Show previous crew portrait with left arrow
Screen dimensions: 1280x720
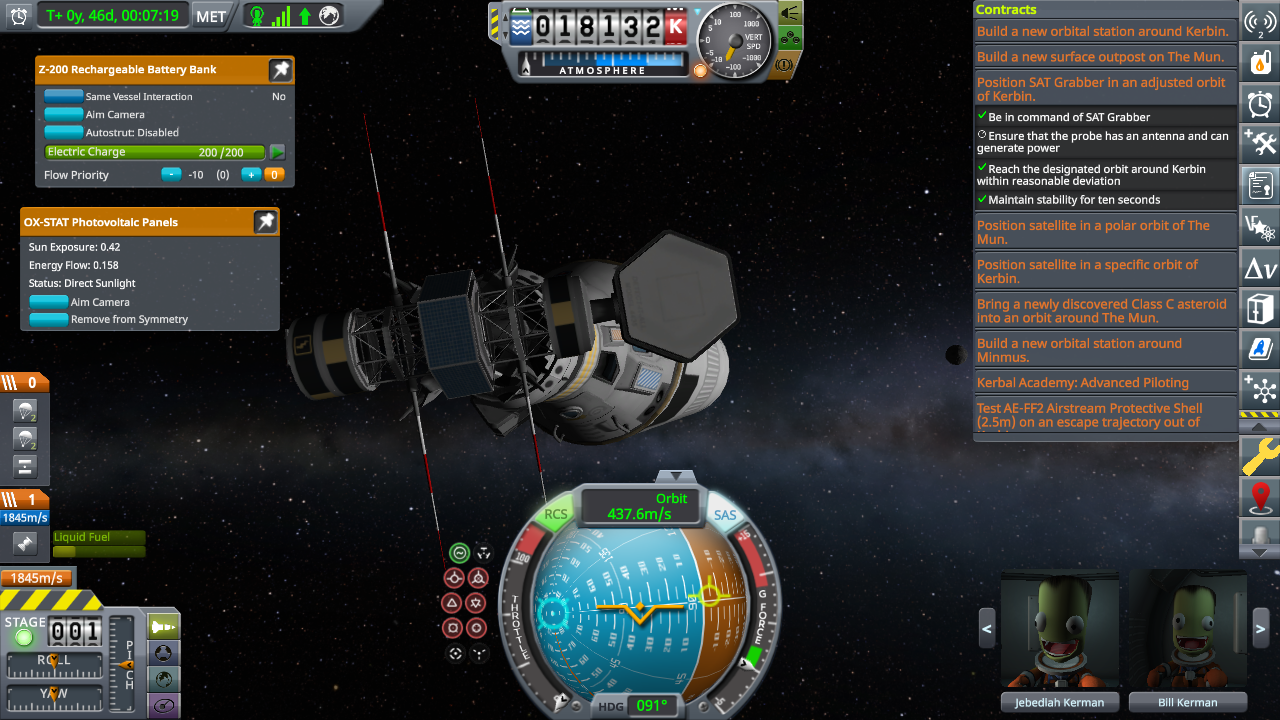[987, 629]
